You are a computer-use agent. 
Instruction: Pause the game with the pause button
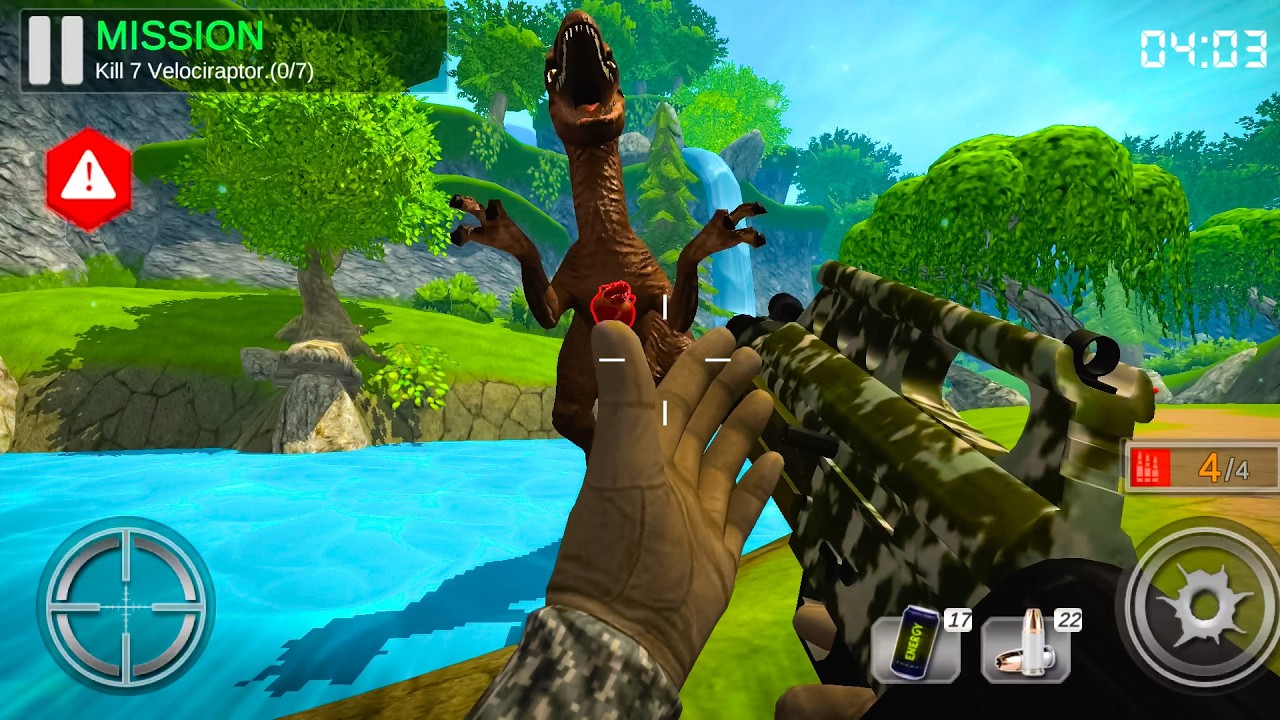click(x=55, y=50)
